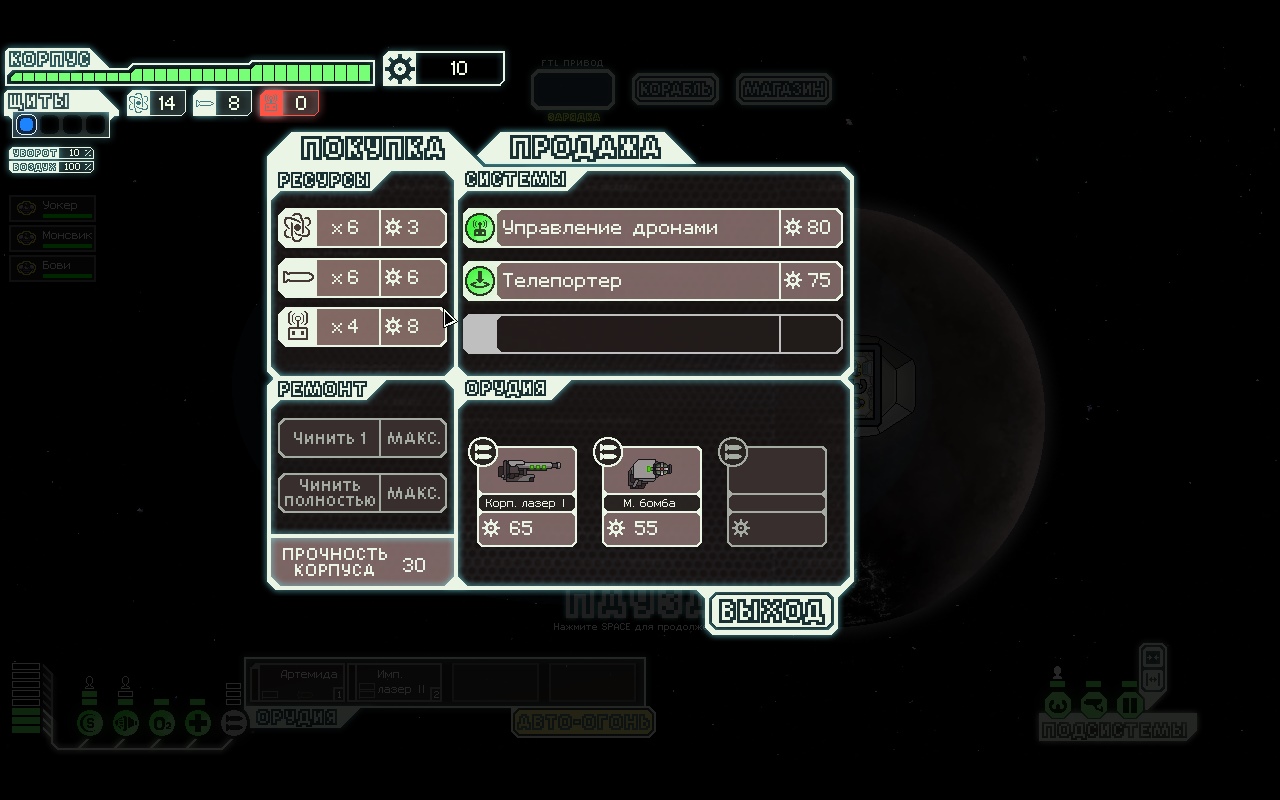1280x800 pixels.
Task: Buy the М. бомба weapon
Action: pos(651,496)
